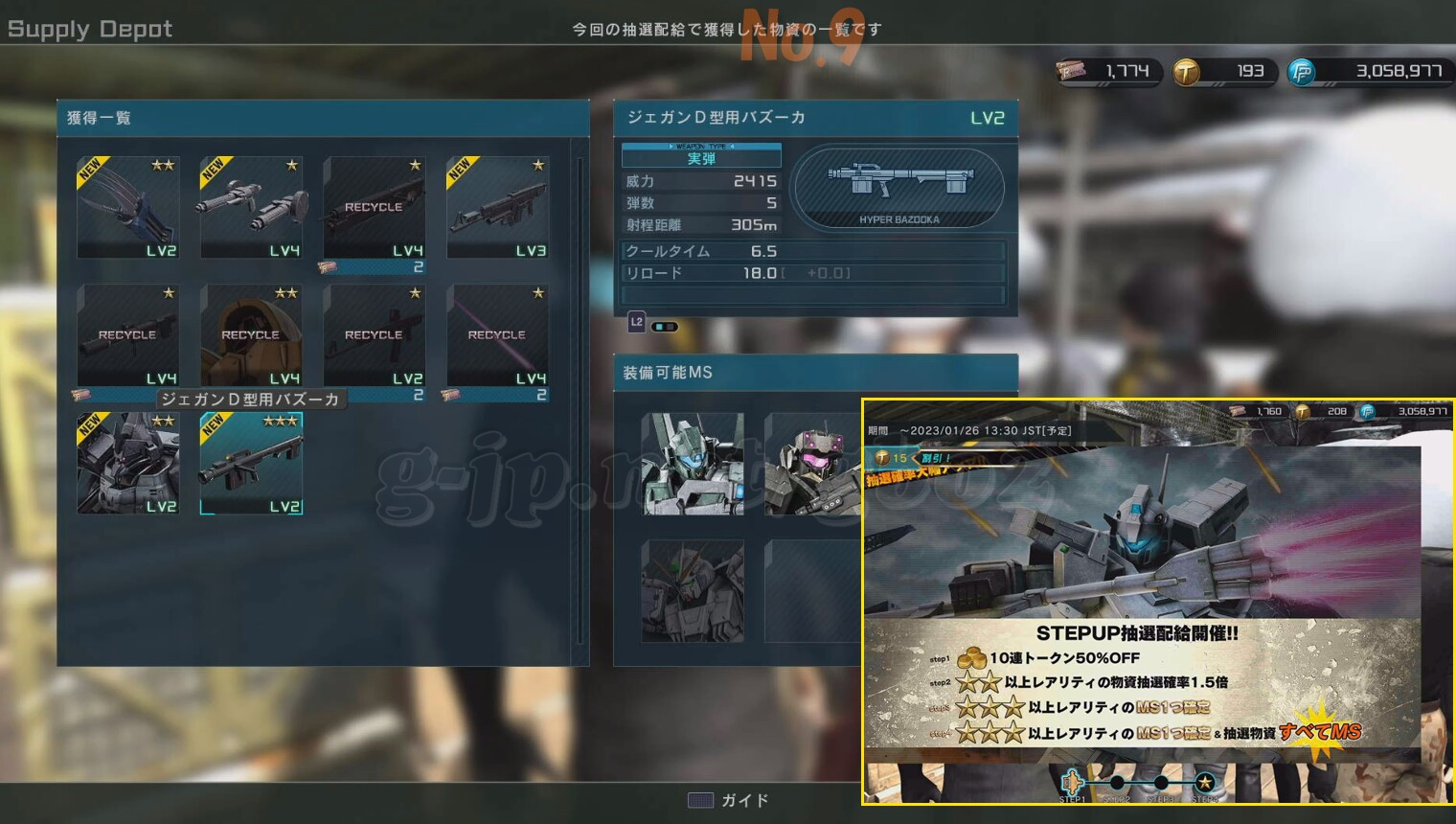Select the NEW two-star mobile suit tile
This screenshot has height=824, width=1456.
pos(128,464)
